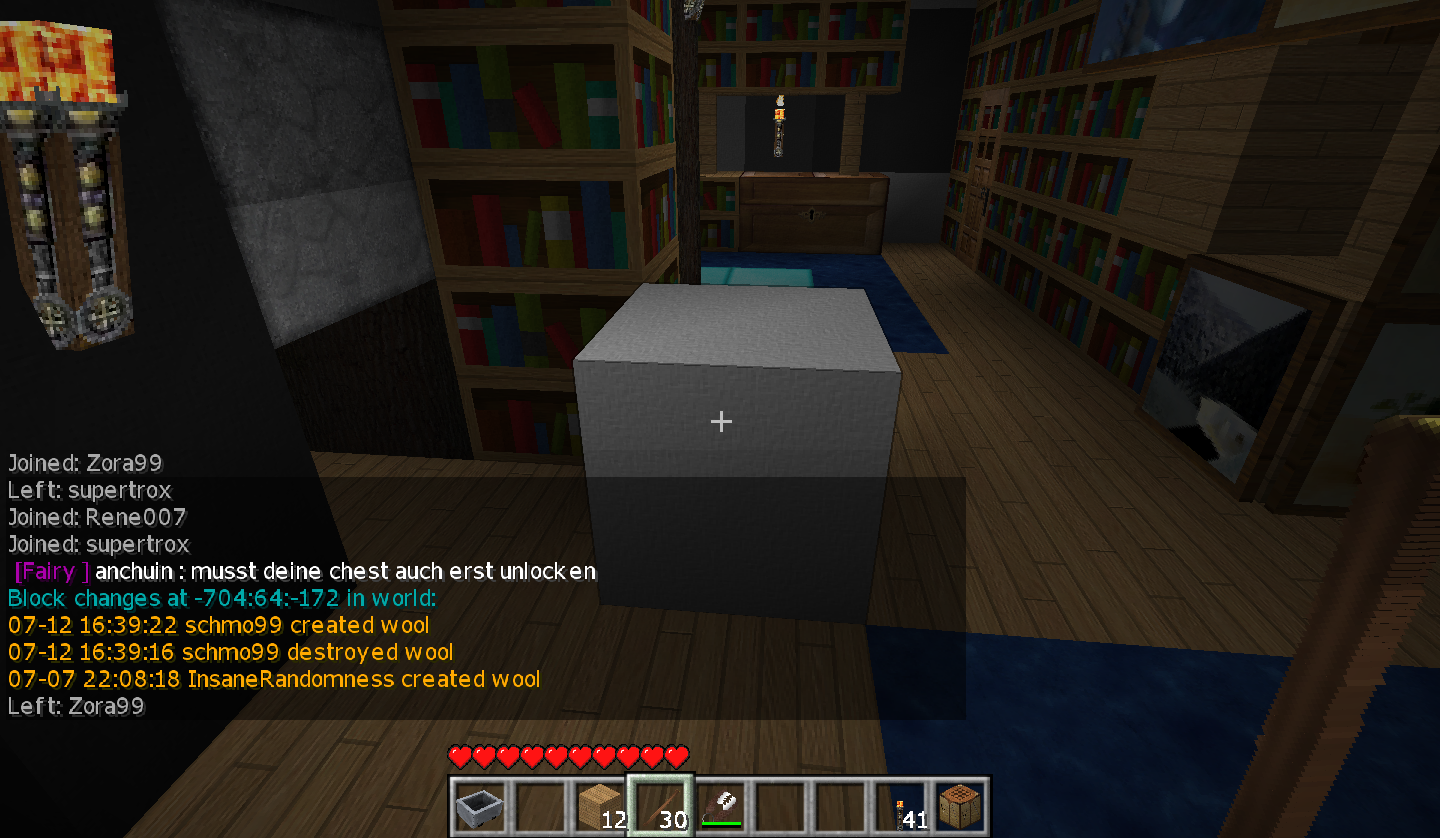Pick the crafting table hotbar slot

(x=961, y=806)
